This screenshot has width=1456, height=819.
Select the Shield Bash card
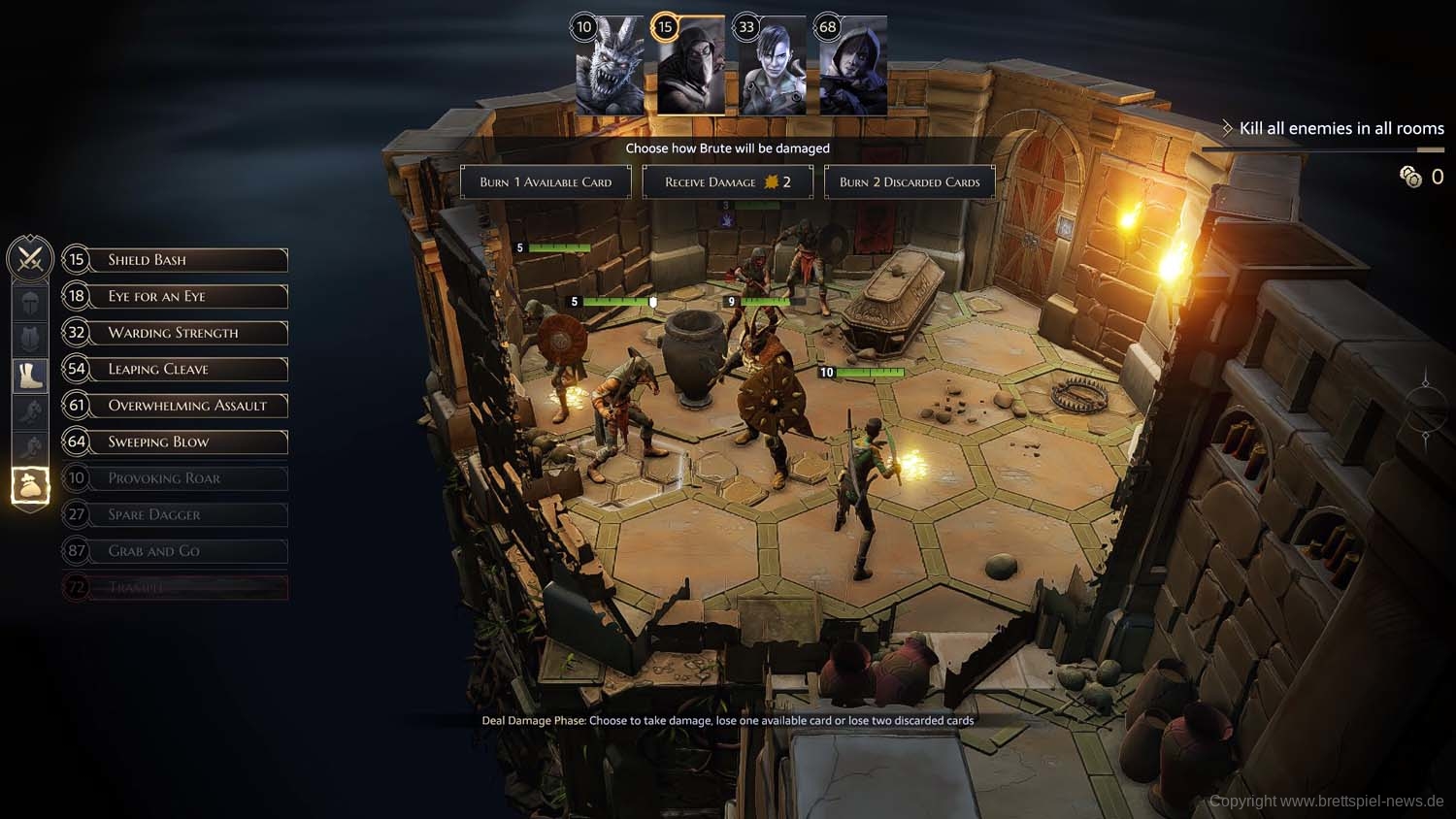176,260
